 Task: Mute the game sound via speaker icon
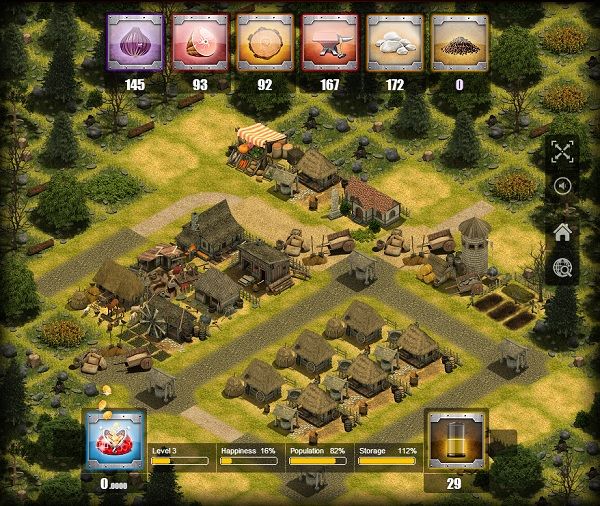(563, 187)
